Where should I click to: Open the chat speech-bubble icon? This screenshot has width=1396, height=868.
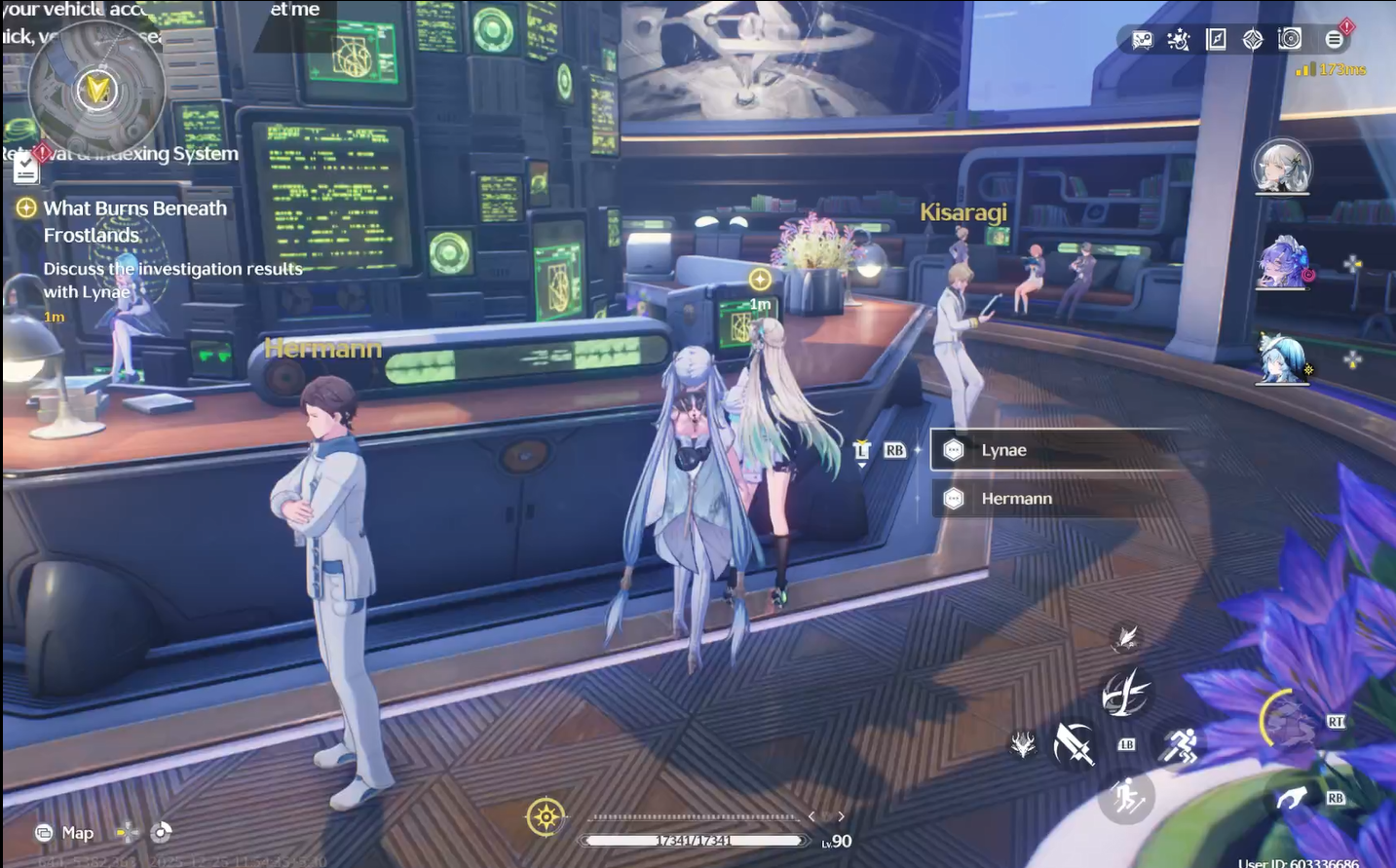1142,40
